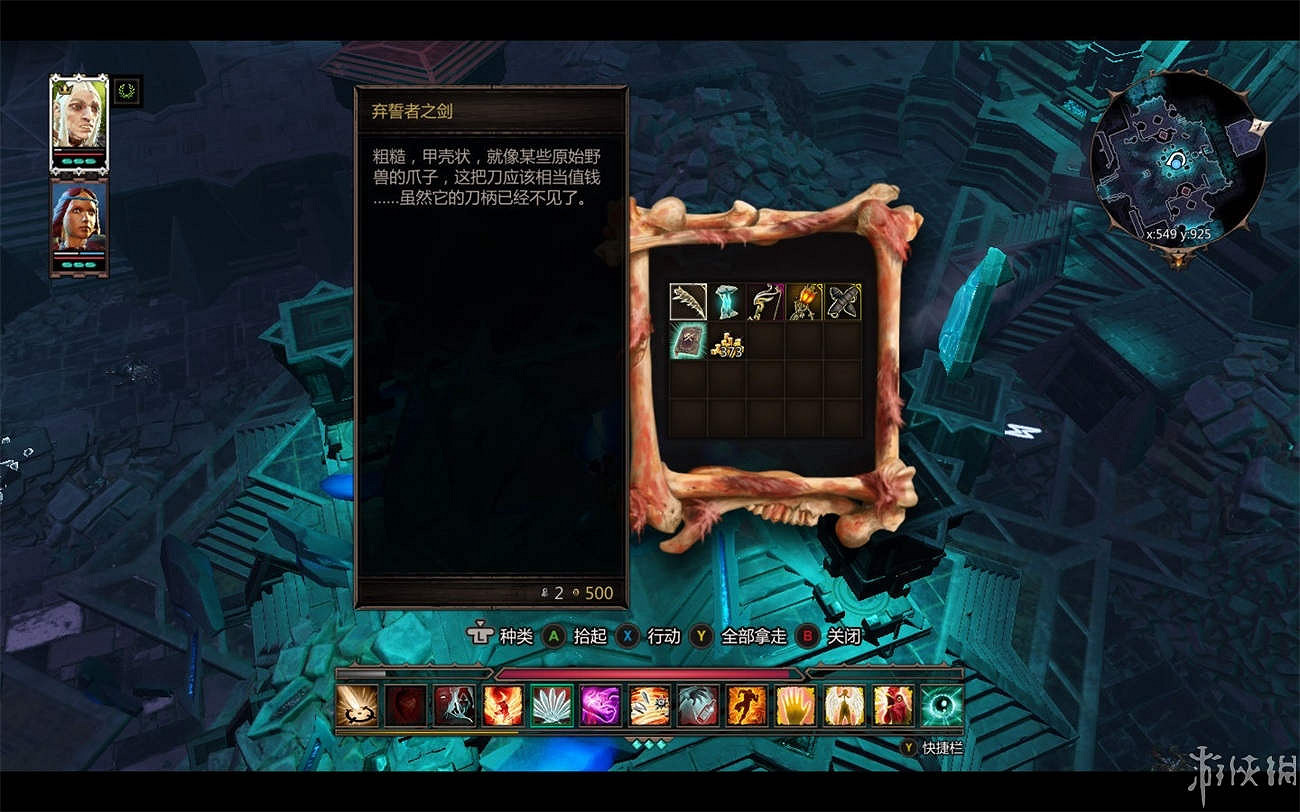Click the red progress bar above the hotbar
Image resolution: width=1300 pixels, height=812 pixels.
pyautogui.click(x=650, y=673)
